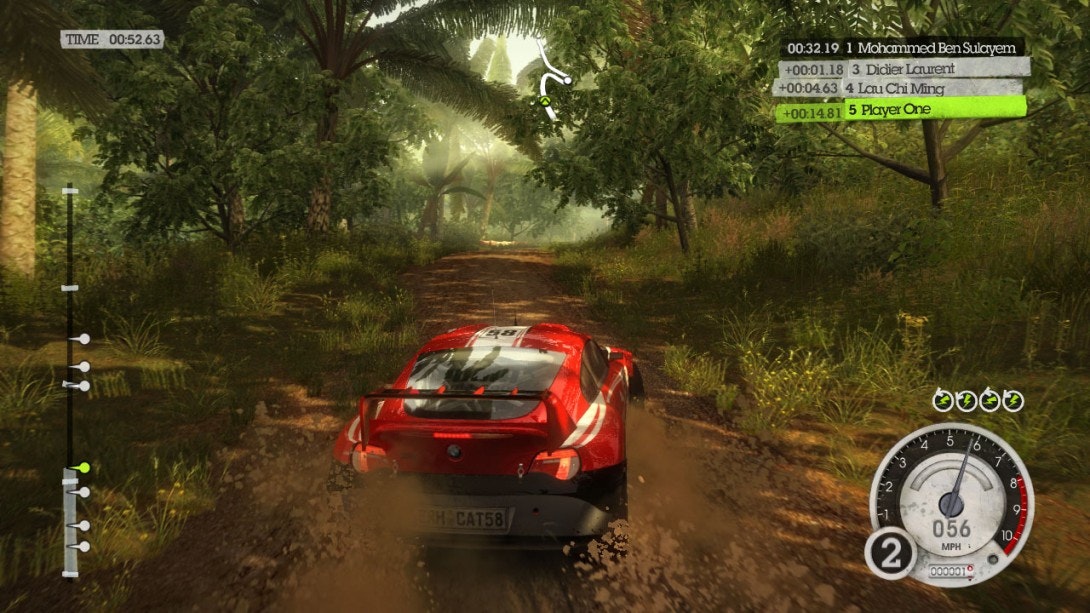The image size is (1090, 613).
Task: Select Mohammed Ben Sulayem's leaderboard row
Action: 902,47
